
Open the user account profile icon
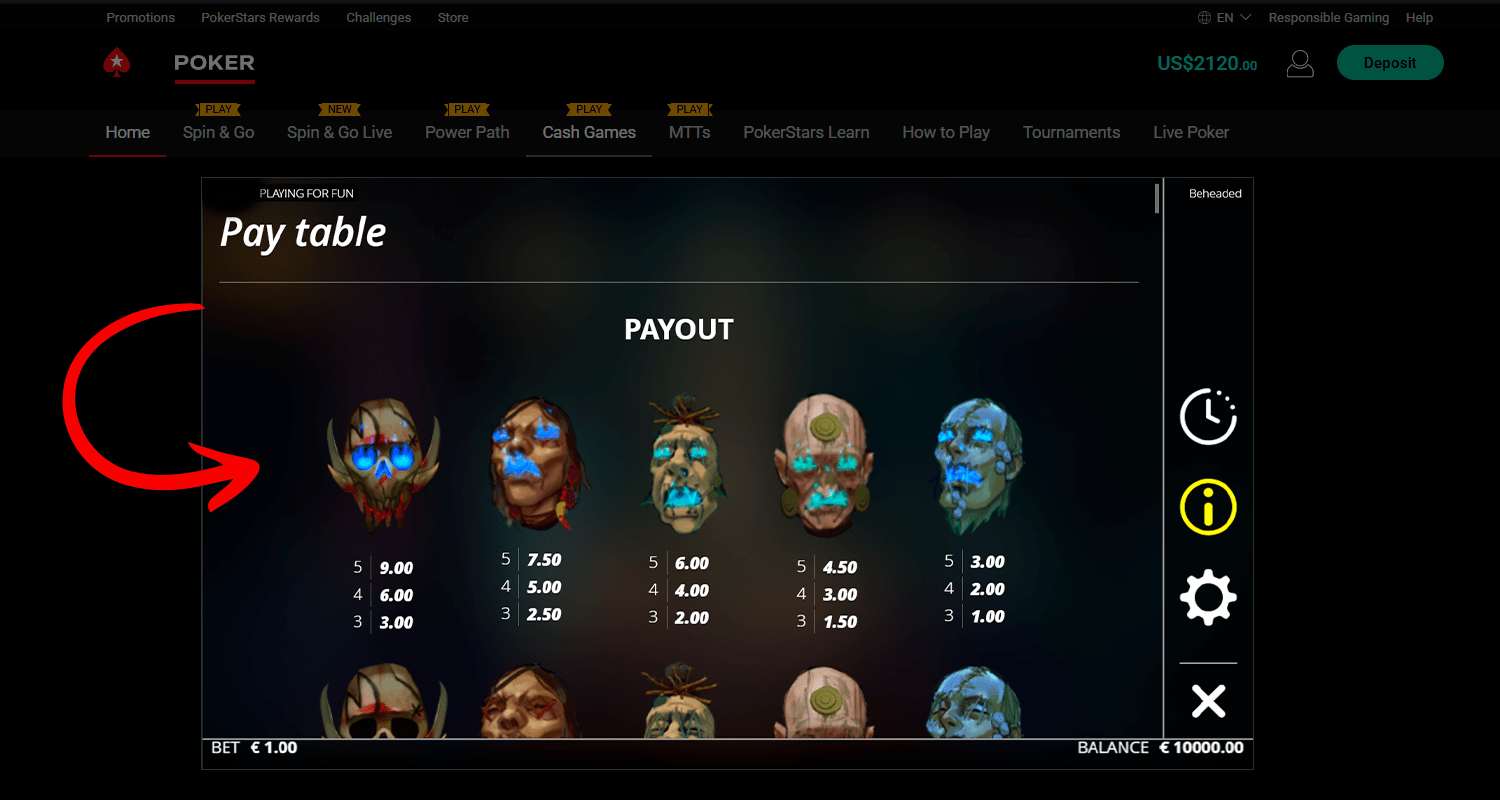1299,64
